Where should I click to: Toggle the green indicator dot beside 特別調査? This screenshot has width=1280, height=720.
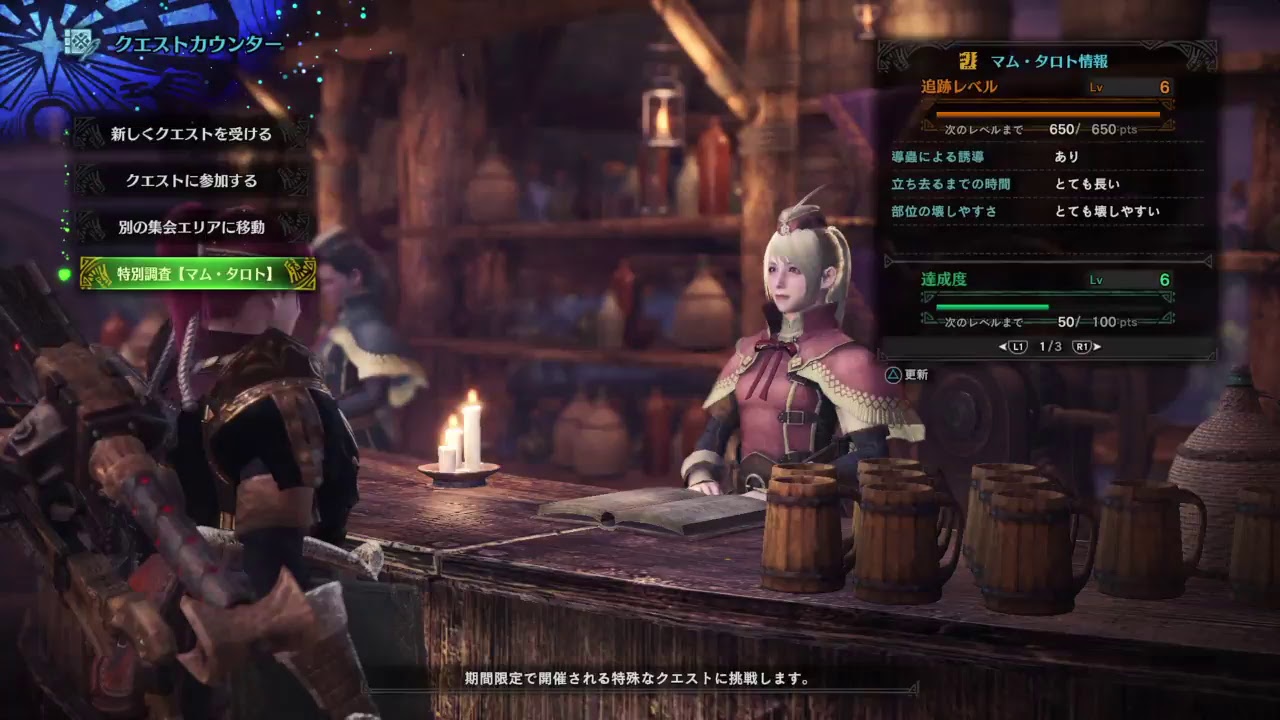[x=63, y=275]
